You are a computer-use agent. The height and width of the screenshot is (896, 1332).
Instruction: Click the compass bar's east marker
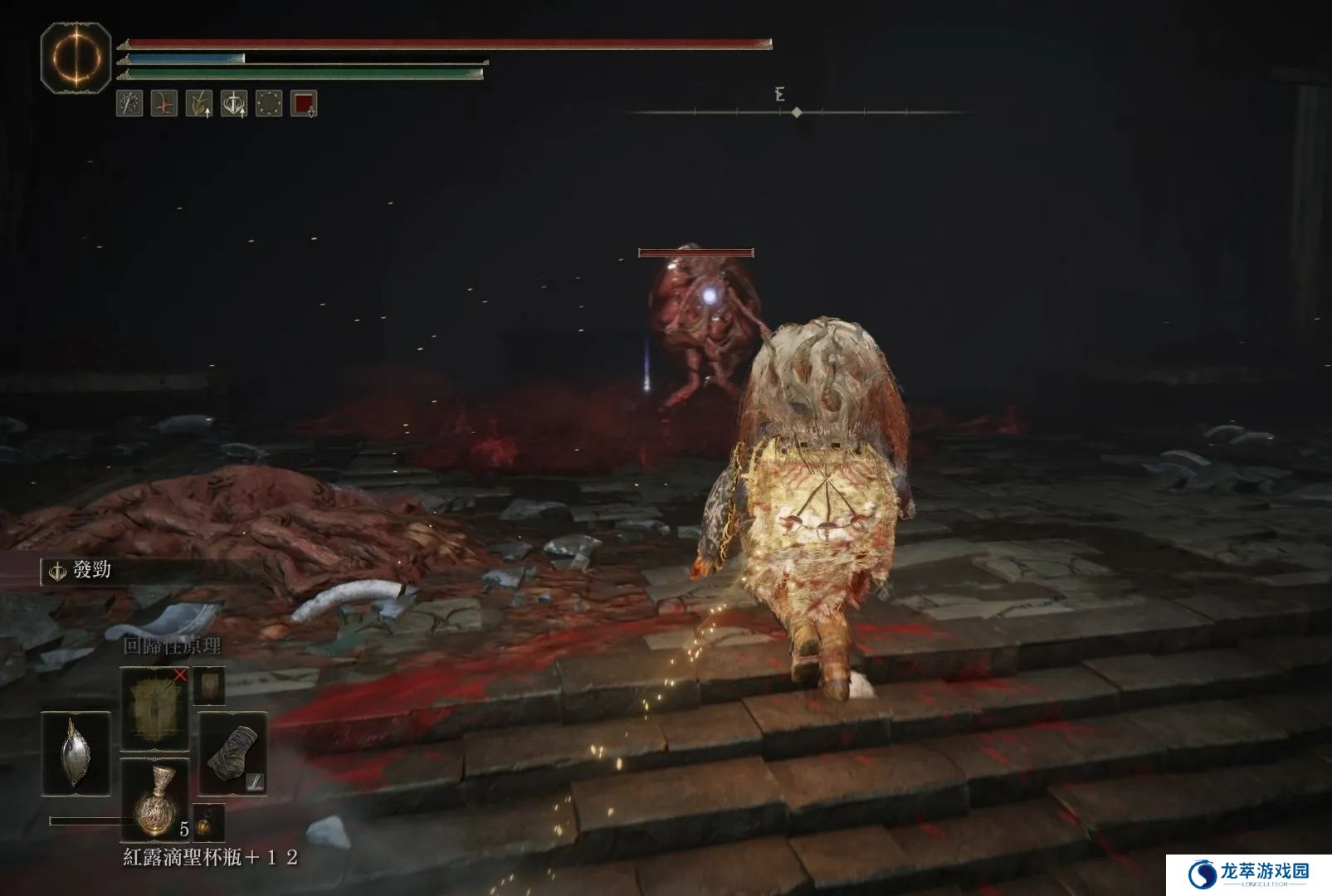[x=779, y=95]
